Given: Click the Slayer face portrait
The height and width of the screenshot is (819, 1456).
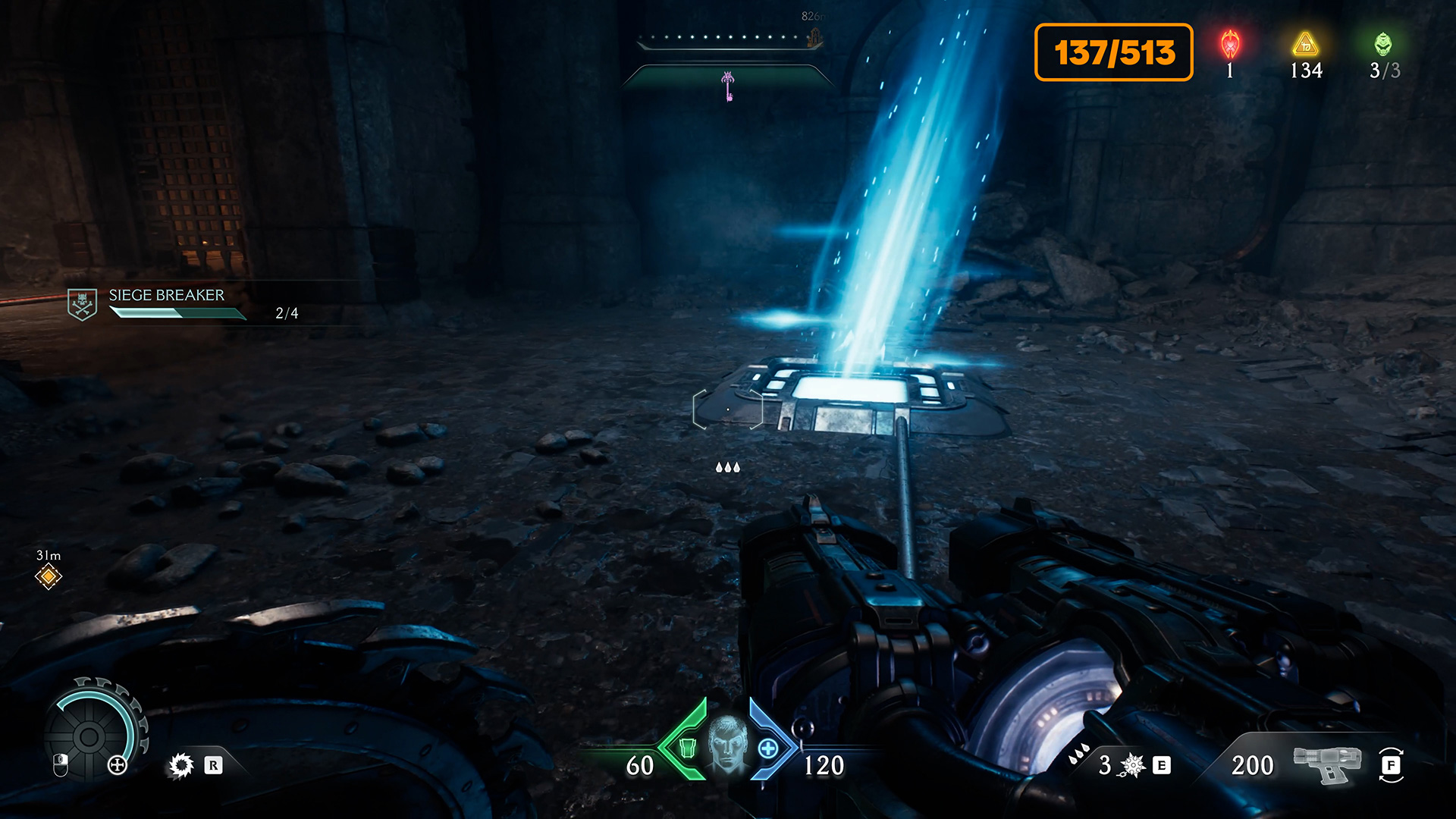Looking at the screenshot, I should (x=727, y=744).
